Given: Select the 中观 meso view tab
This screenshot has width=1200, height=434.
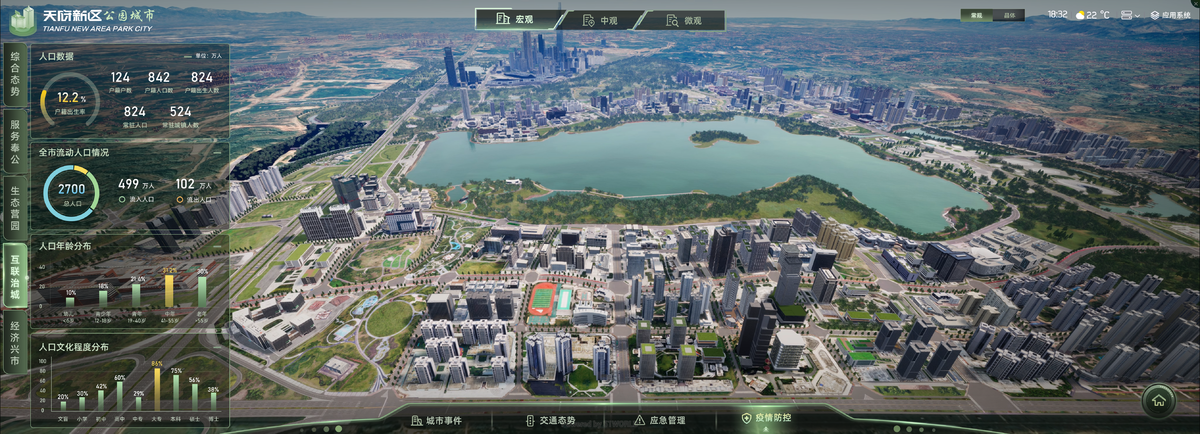Looking at the screenshot, I should tap(600, 20).
